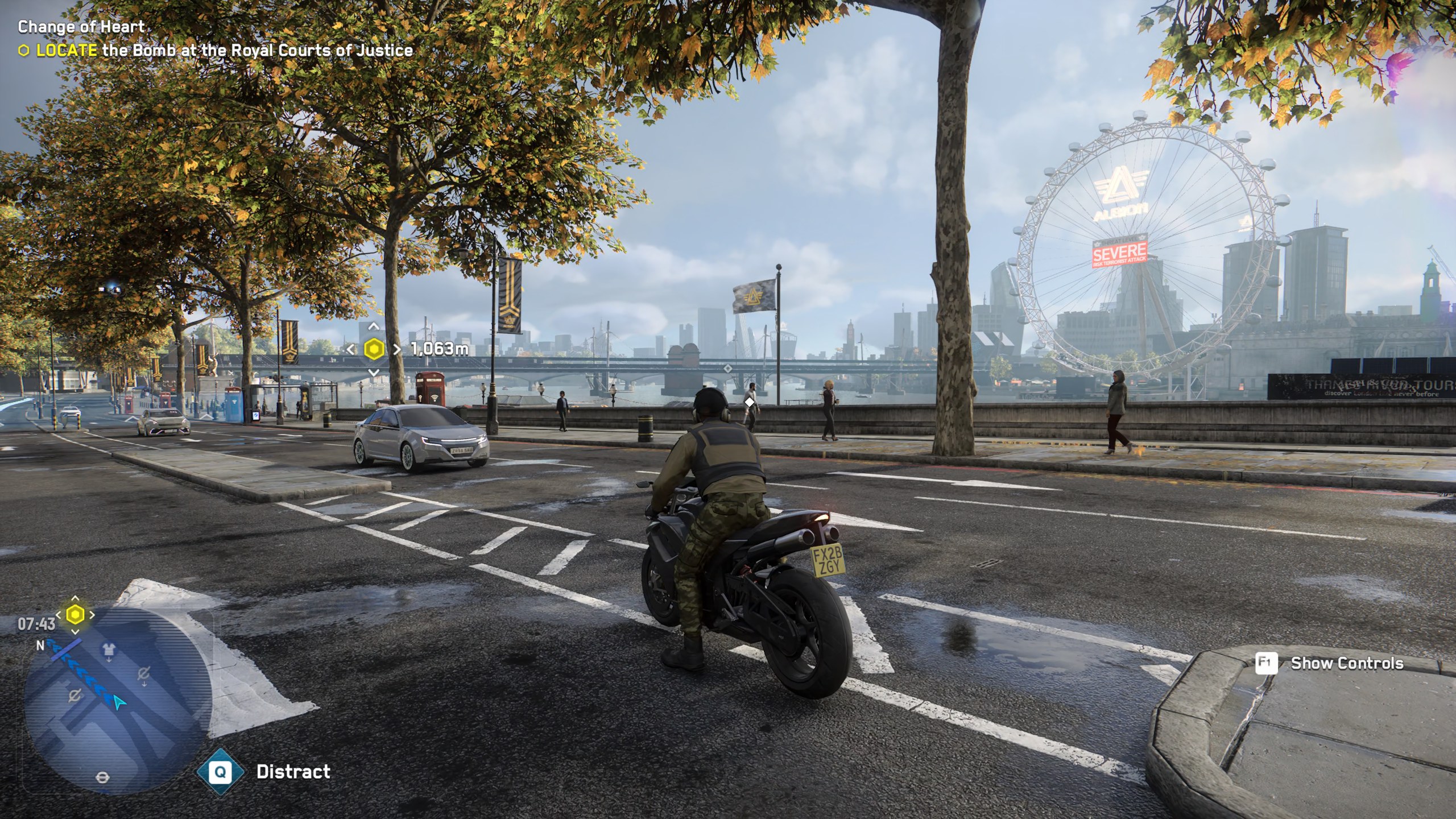This screenshot has height=819, width=1456.
Task: Click the Show Controls label
Action: [x=1346, y=663]
